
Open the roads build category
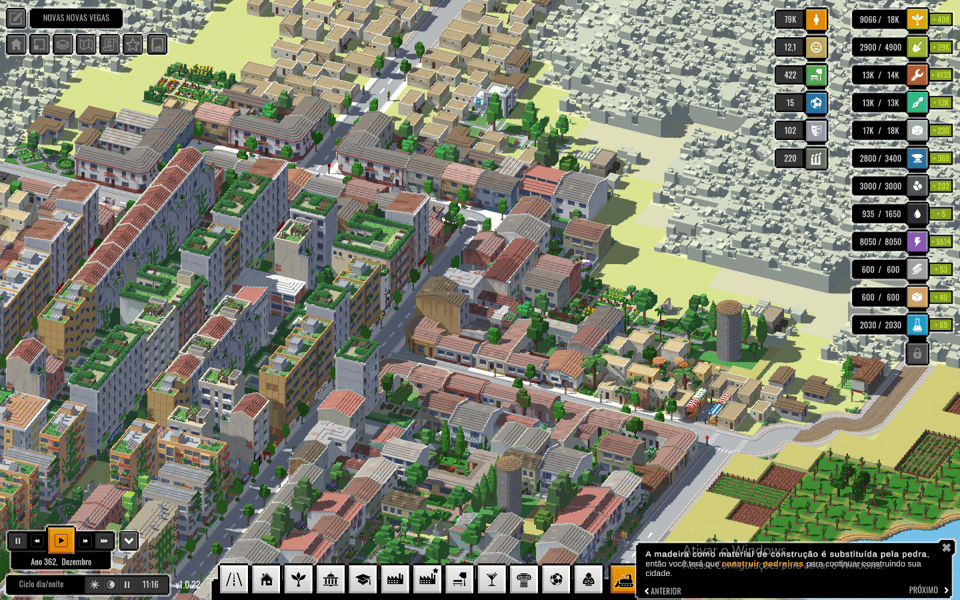(x=234, y=579)
